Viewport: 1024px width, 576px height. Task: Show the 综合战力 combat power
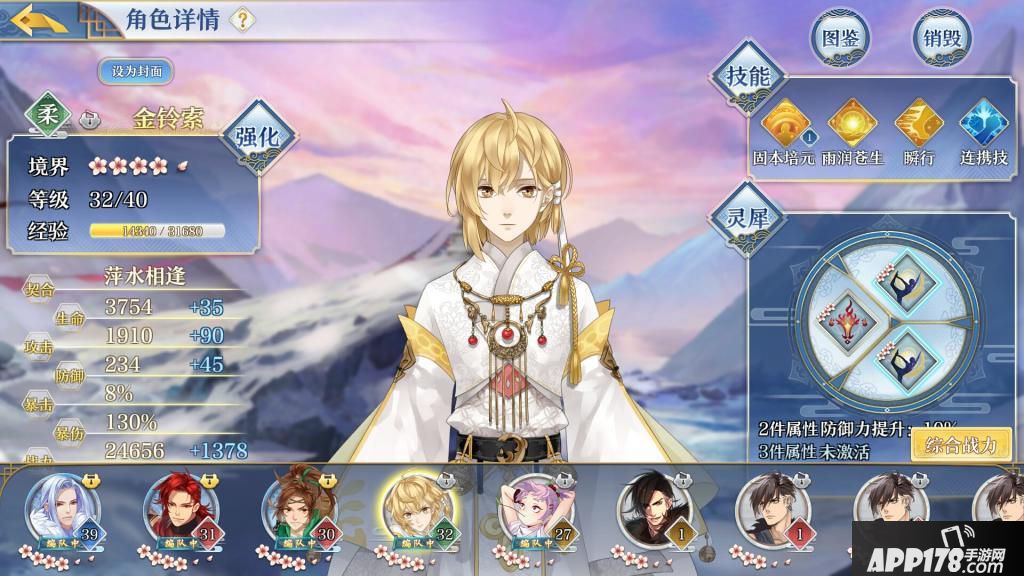[961, 445]
